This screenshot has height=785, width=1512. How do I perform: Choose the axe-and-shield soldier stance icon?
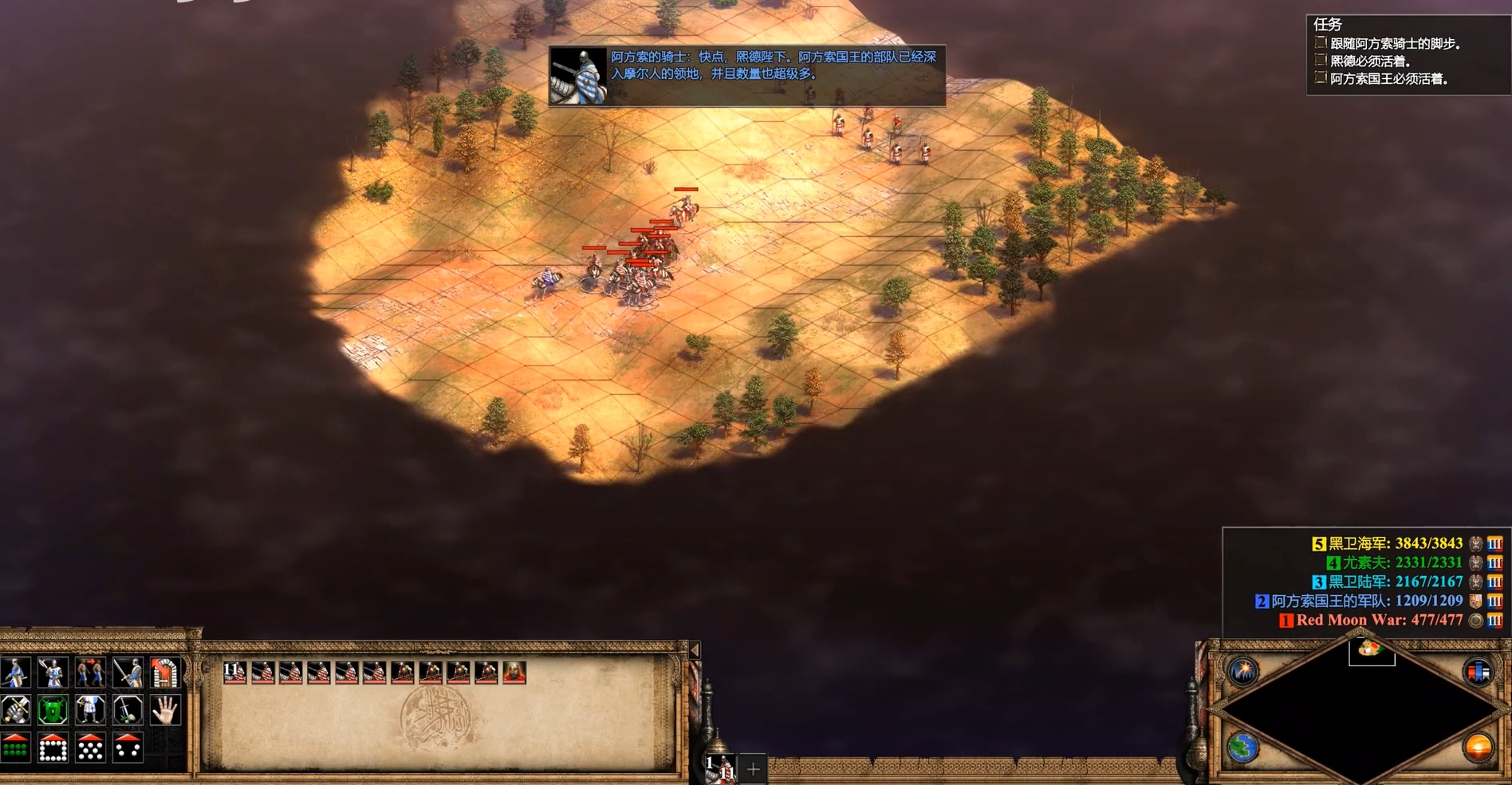tap(53, 673)
